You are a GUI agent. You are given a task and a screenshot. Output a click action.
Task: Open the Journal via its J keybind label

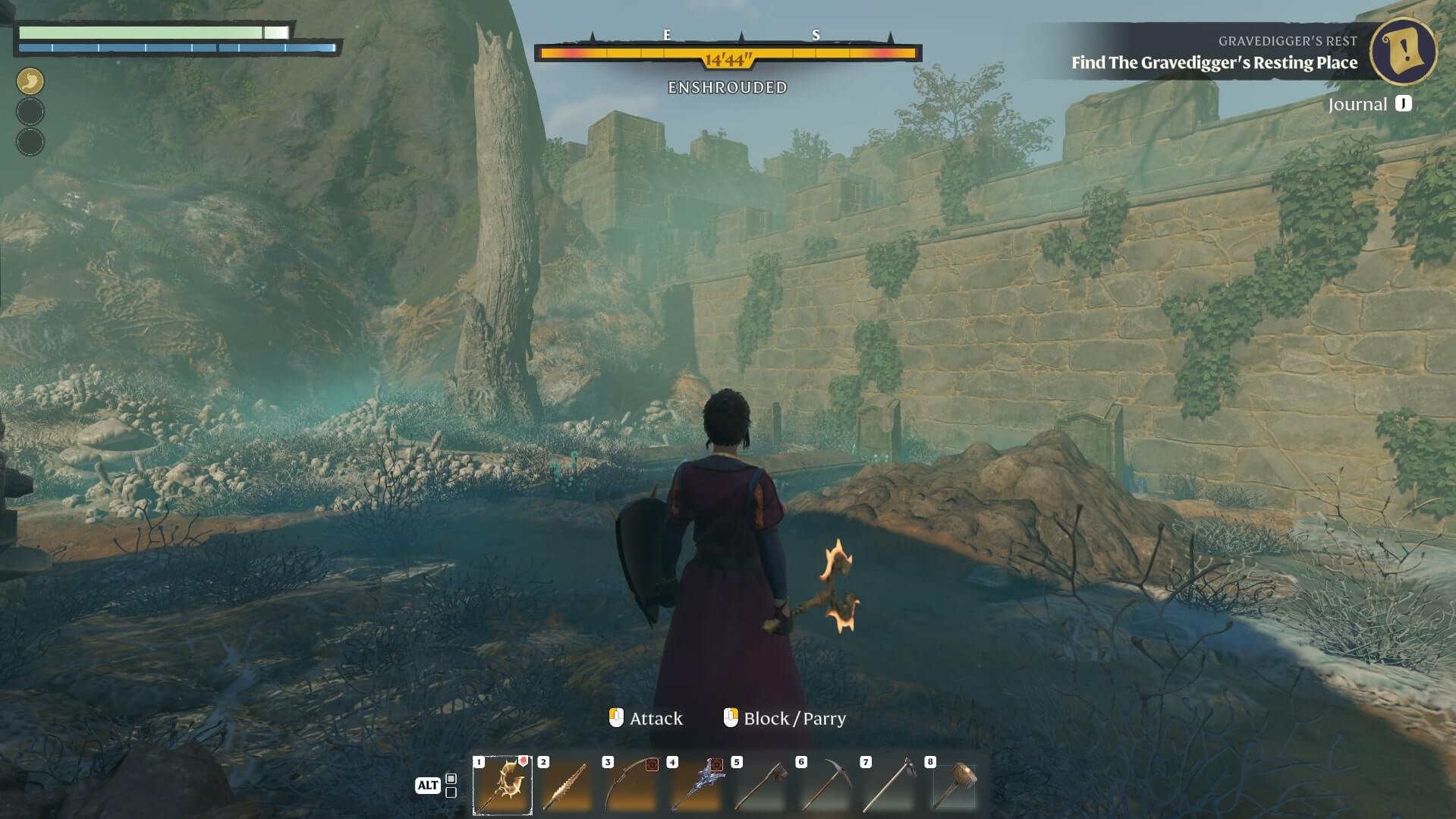point(1402,104)
